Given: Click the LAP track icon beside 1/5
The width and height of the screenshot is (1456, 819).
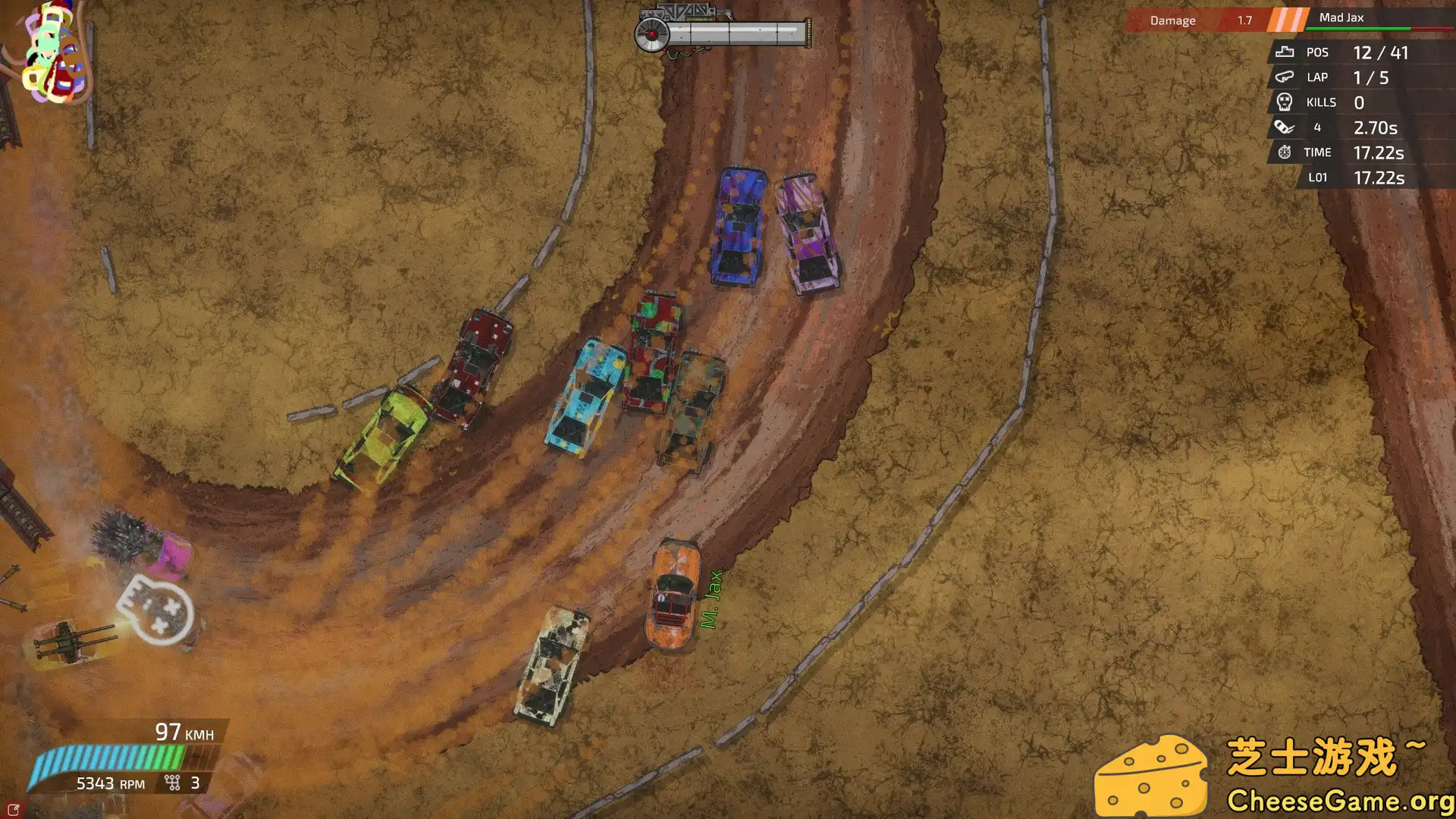Looking at the screenshot, I should (1284, 77).
